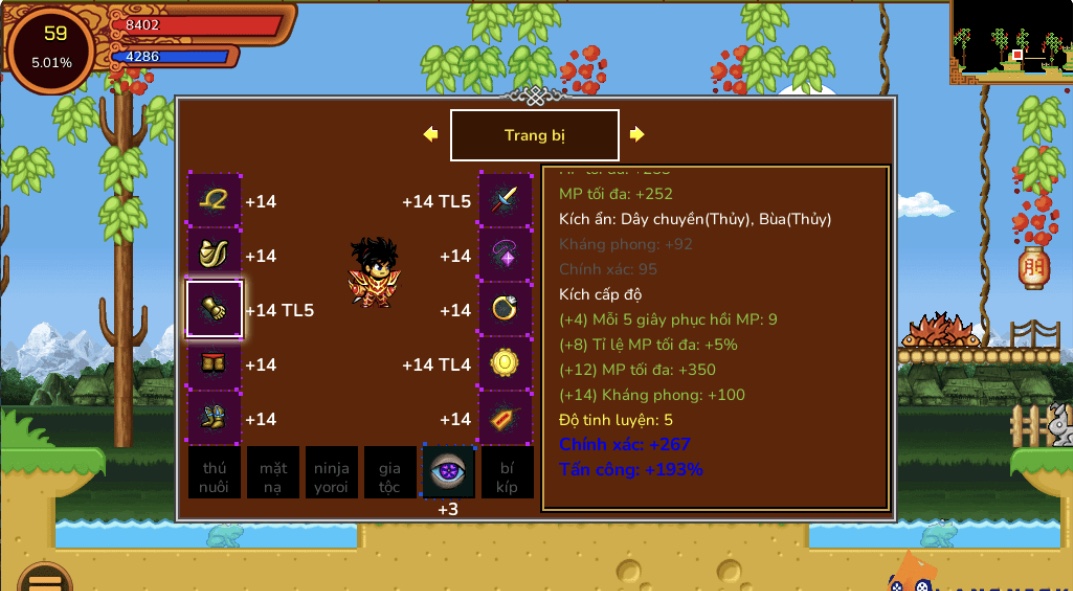Select the golden armor vest slot

tap(214, 256)
